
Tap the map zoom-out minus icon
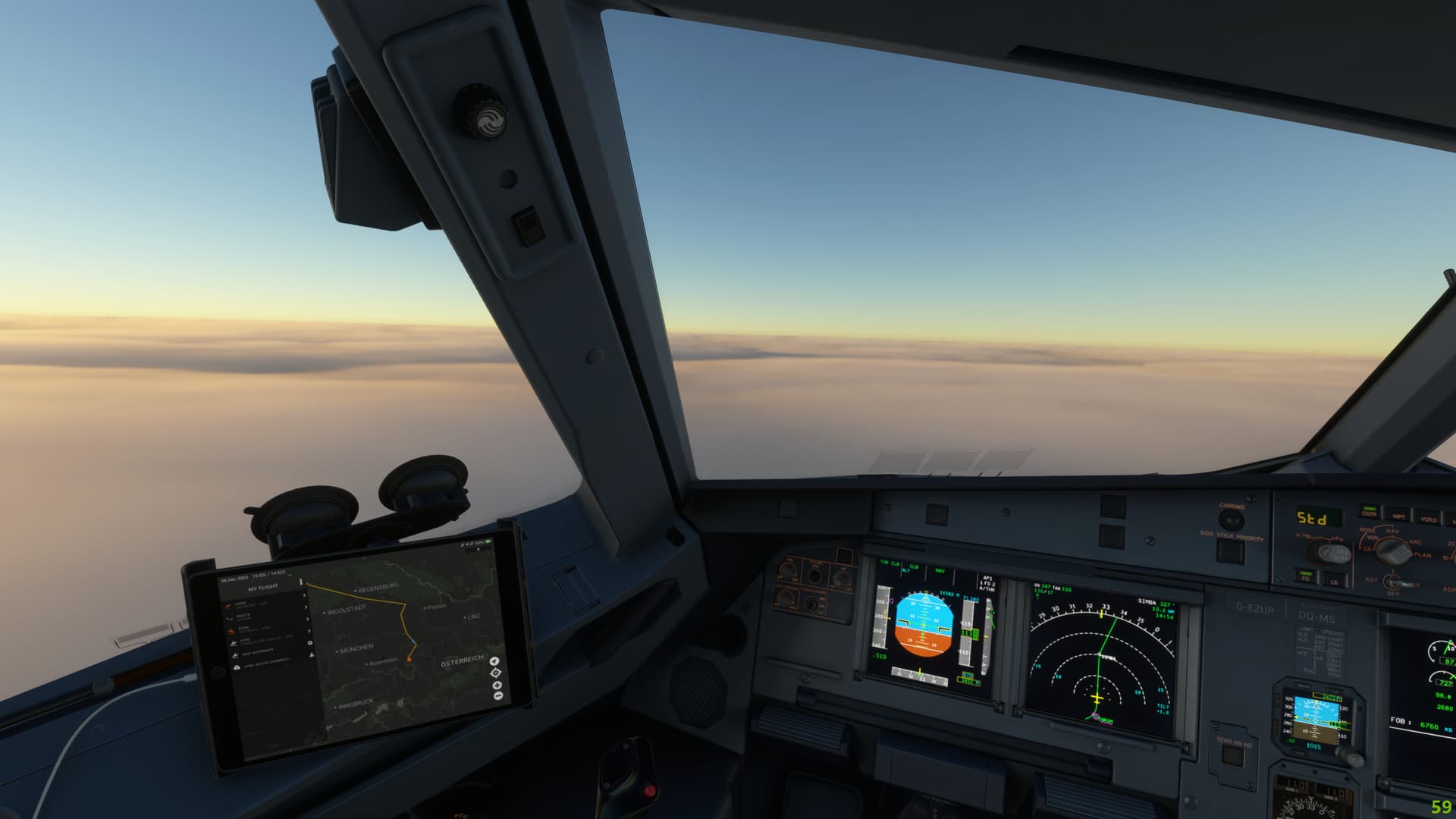point(497,695)
